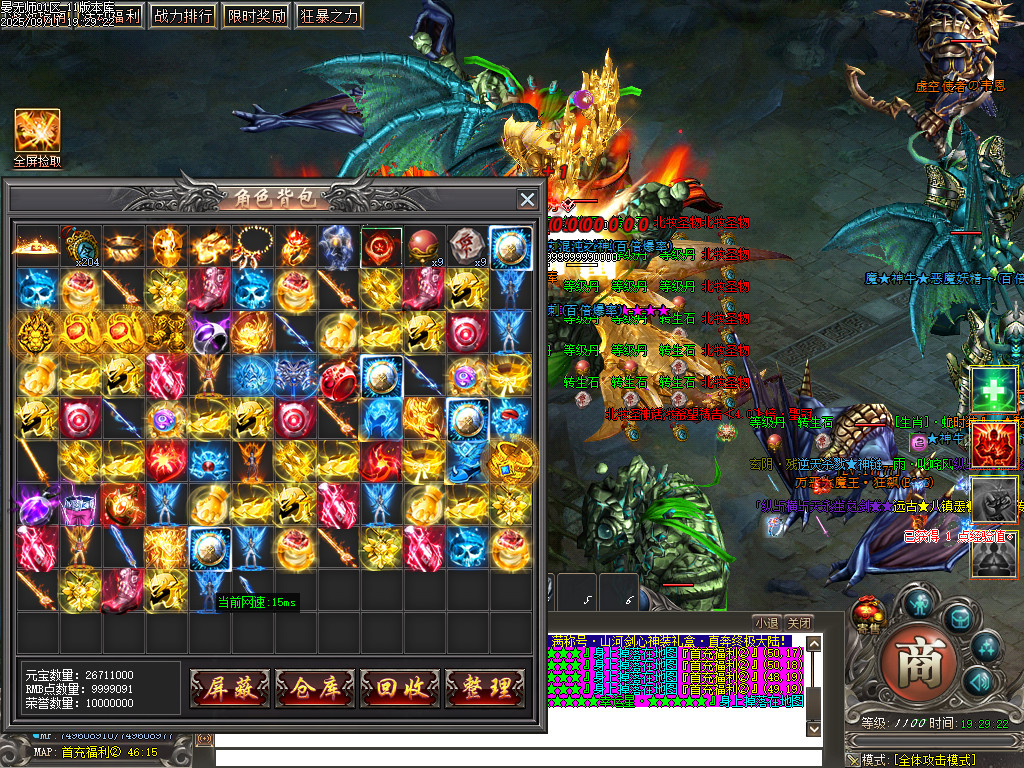Open the 回收 recycle function
This screenshot has height=768, width=1024.
[400, 688]
